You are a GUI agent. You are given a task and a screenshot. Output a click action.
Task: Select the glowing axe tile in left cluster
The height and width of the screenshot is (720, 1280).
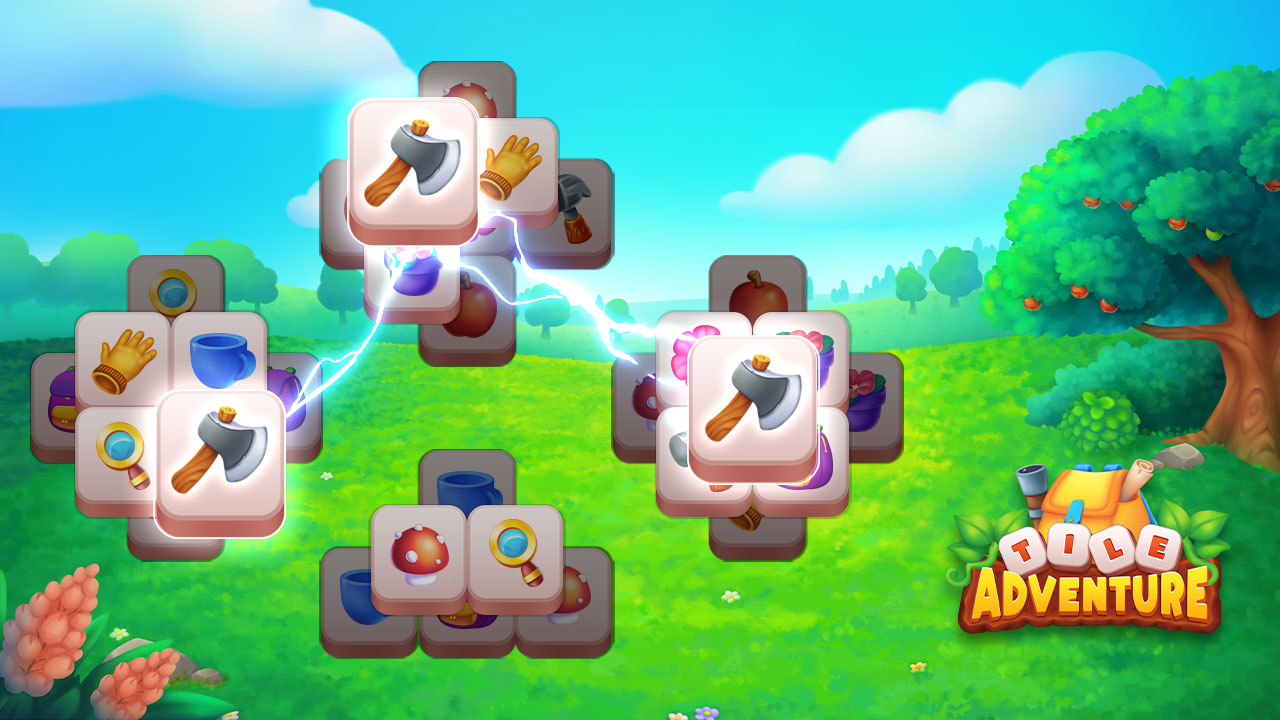pyautogui.click(x=222, y=453)
